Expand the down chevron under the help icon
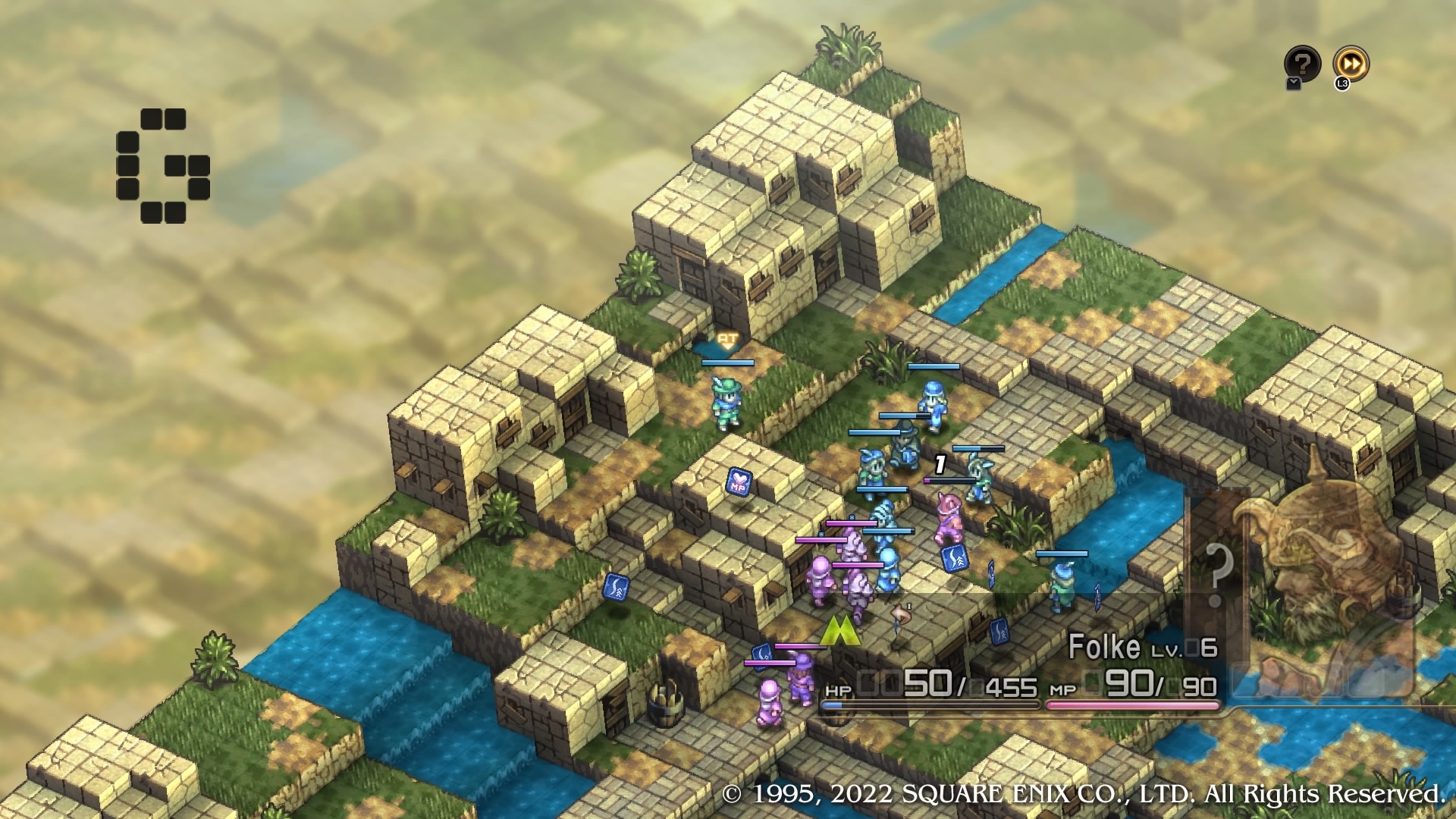This screenshot has height=819, width=1456. tap(1293, 83)
